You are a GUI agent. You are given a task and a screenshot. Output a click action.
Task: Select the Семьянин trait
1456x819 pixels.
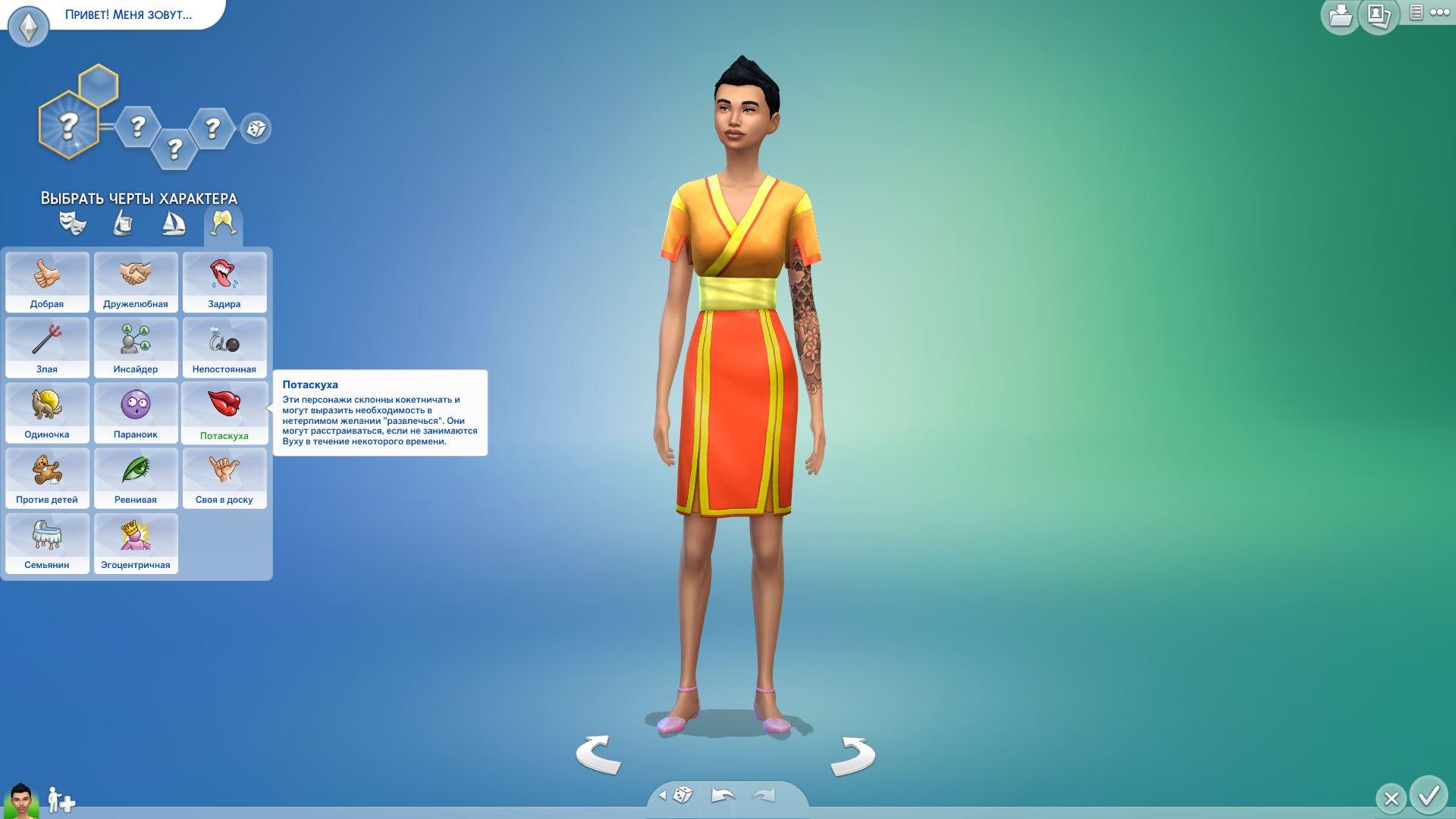[47, 543]
